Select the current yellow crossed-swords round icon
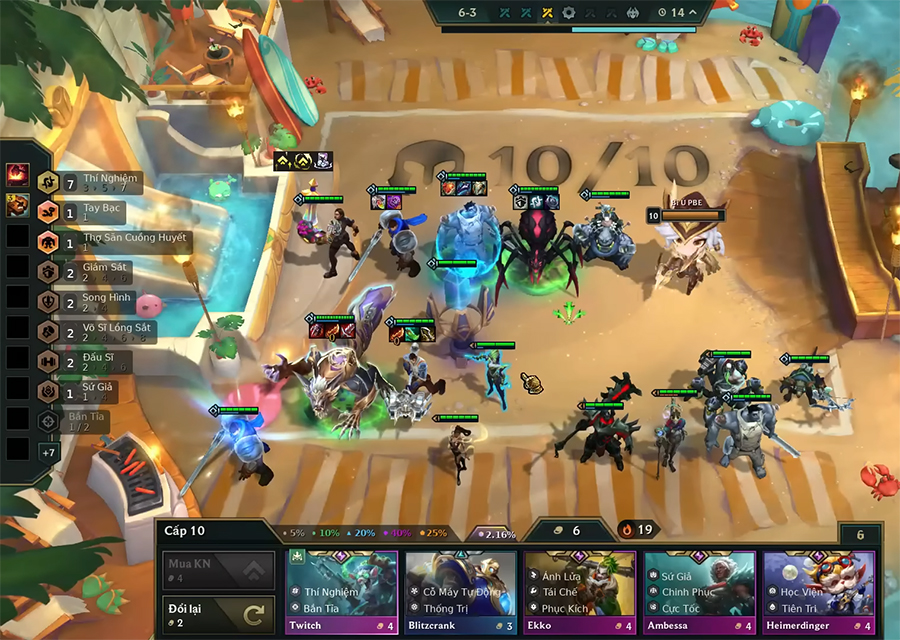The width and height of the screenshot is (900, 640). (x=547, y=13)
